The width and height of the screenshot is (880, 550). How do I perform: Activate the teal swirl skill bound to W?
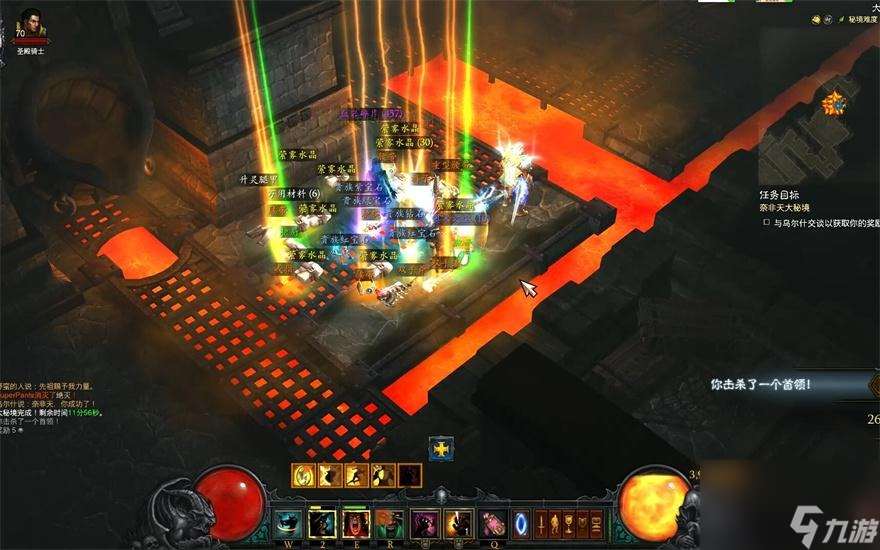click(x=289, y=523)
